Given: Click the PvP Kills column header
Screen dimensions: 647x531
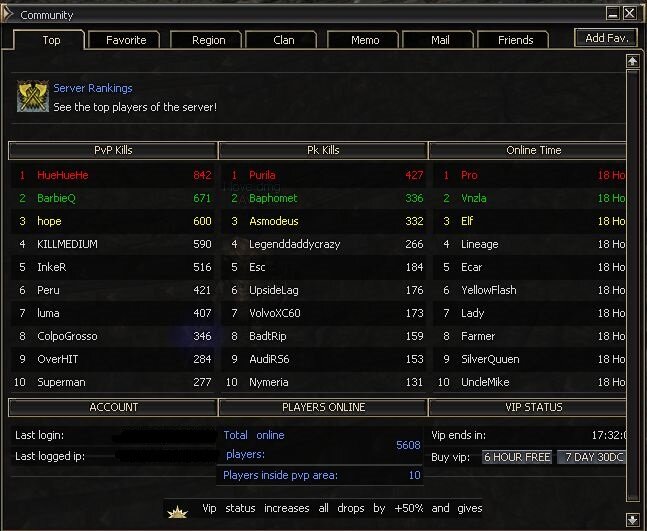Looking at the screenshot, I should pyautogui.click(x=113, y=150).
